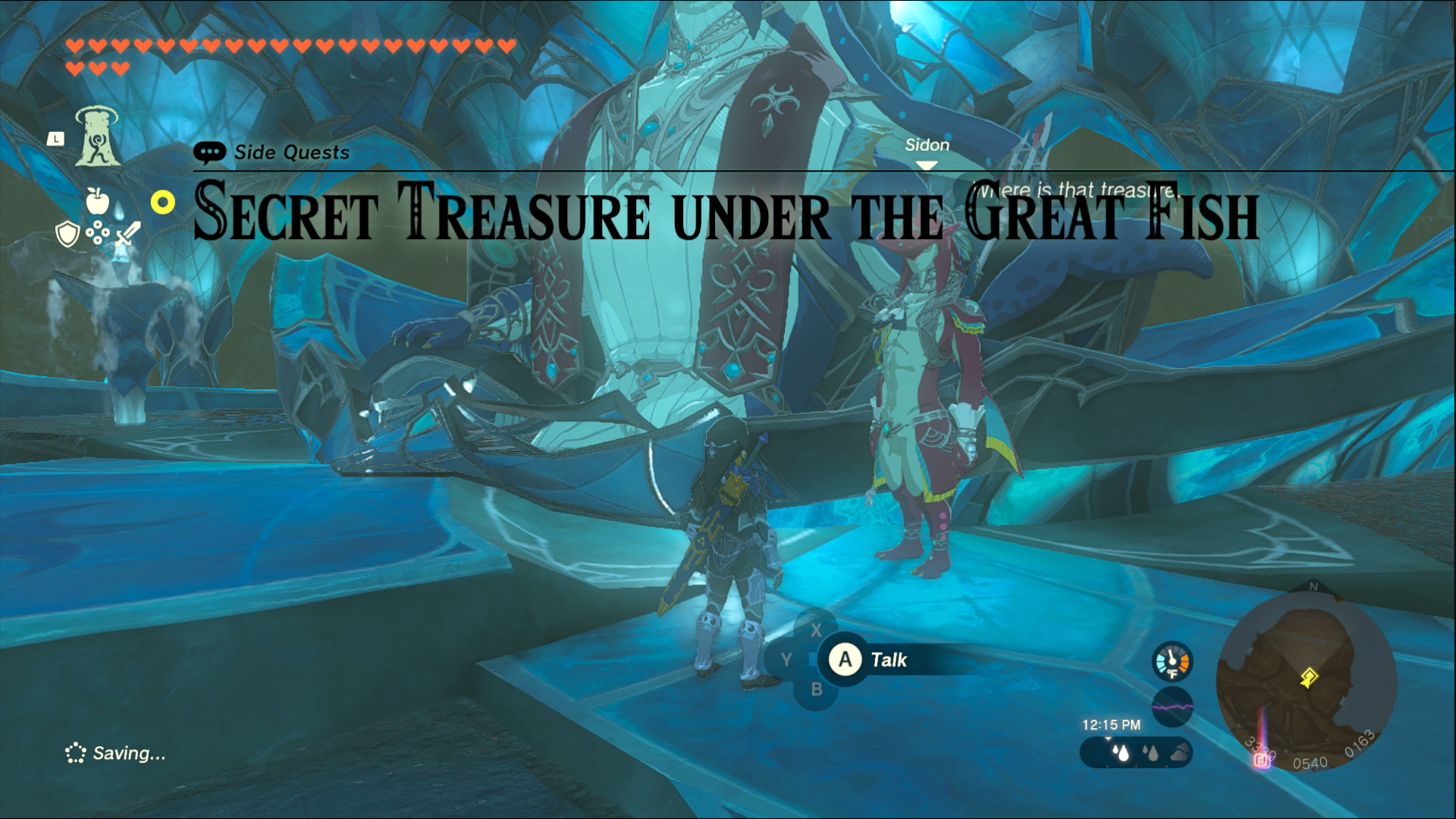Select the purple sound-level detector icon

coord(1172,705)
